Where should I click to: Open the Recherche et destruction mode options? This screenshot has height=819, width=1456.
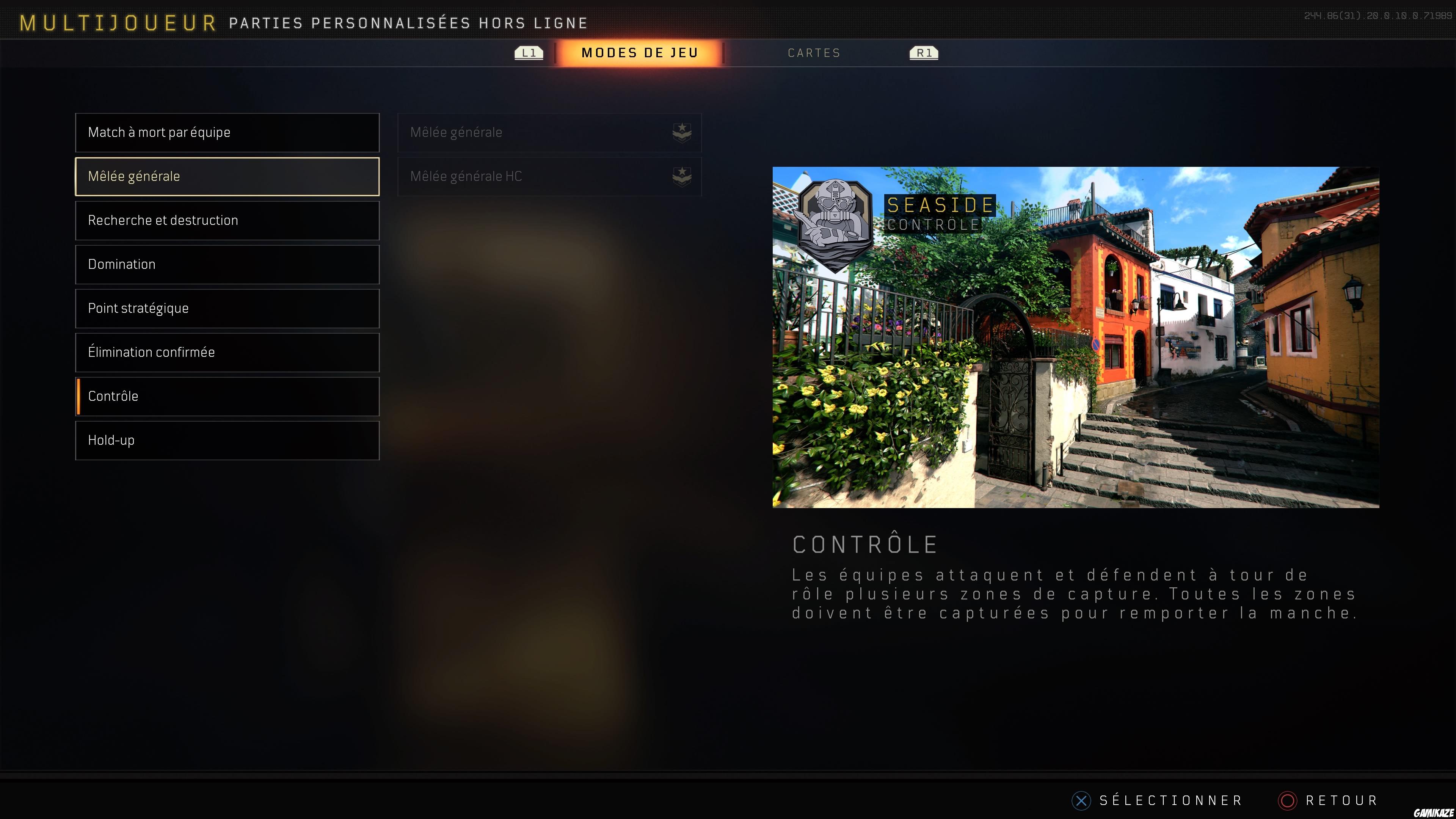click(x=226, y=220)
